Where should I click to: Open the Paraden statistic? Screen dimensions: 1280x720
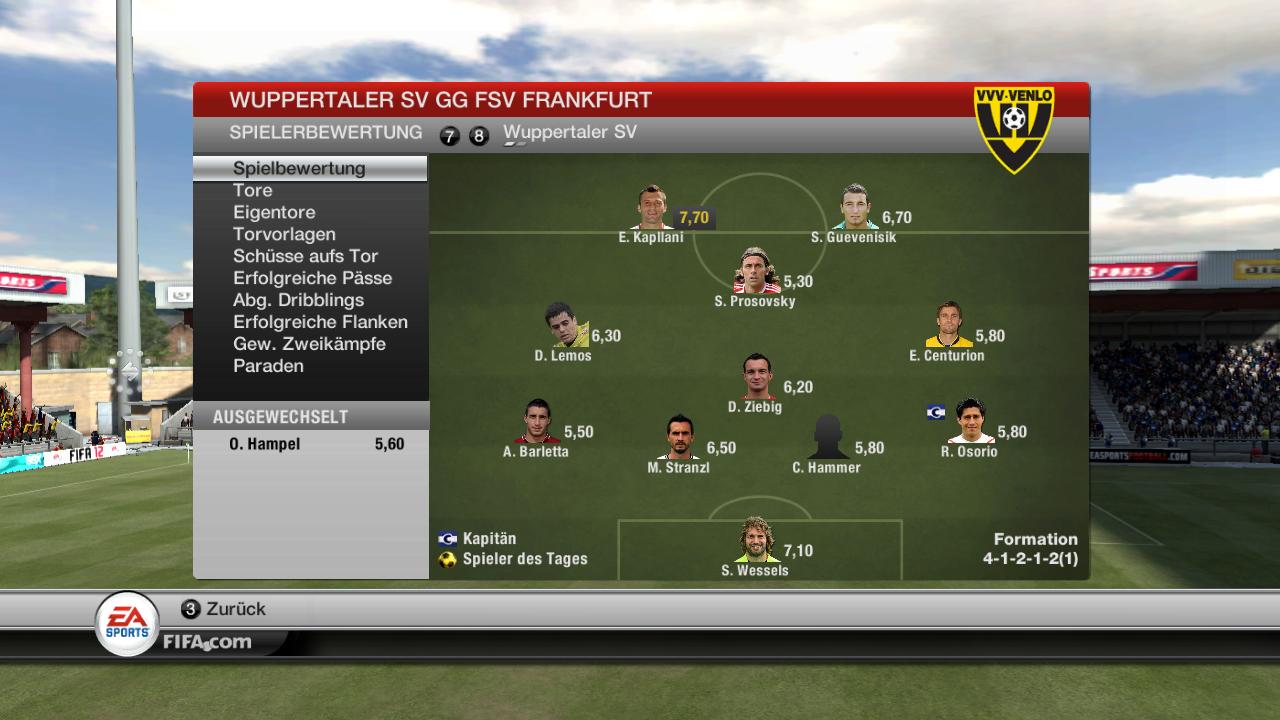[x=268, y=366]
